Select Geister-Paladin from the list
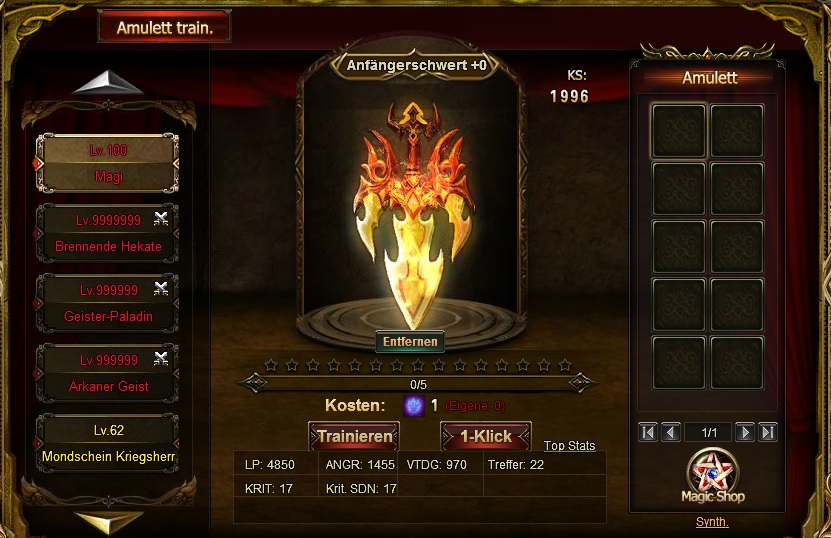The width and height of the screenshot is (831, 538). point(107,303)
